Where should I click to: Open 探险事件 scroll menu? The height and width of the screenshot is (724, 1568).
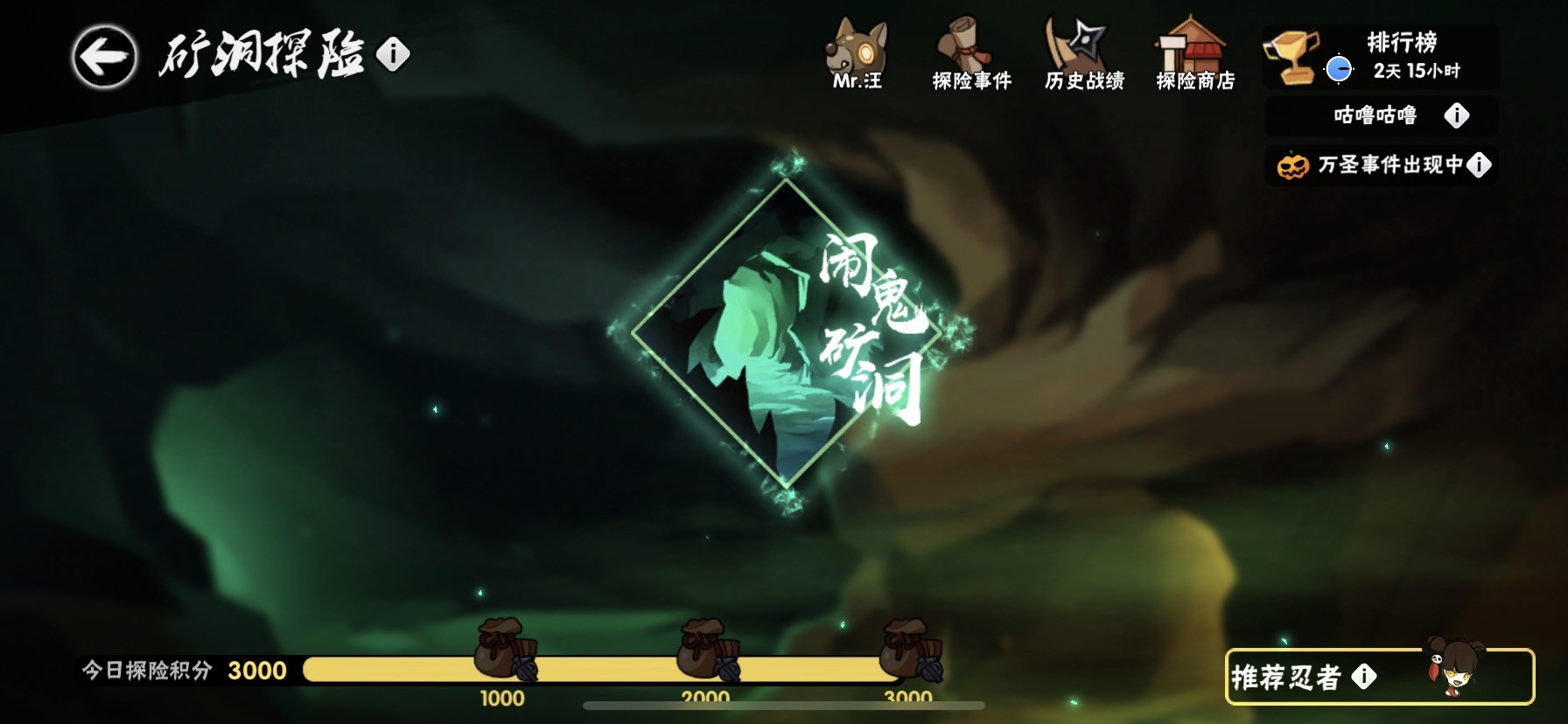970,54
